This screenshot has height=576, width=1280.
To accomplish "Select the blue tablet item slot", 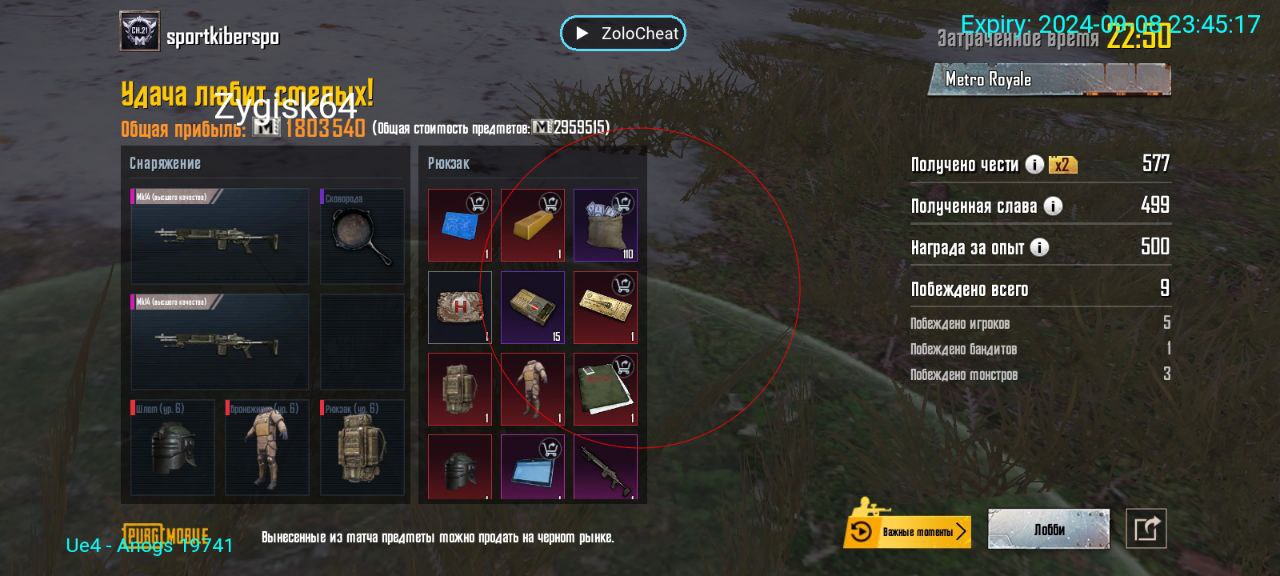I will (532, 466).
